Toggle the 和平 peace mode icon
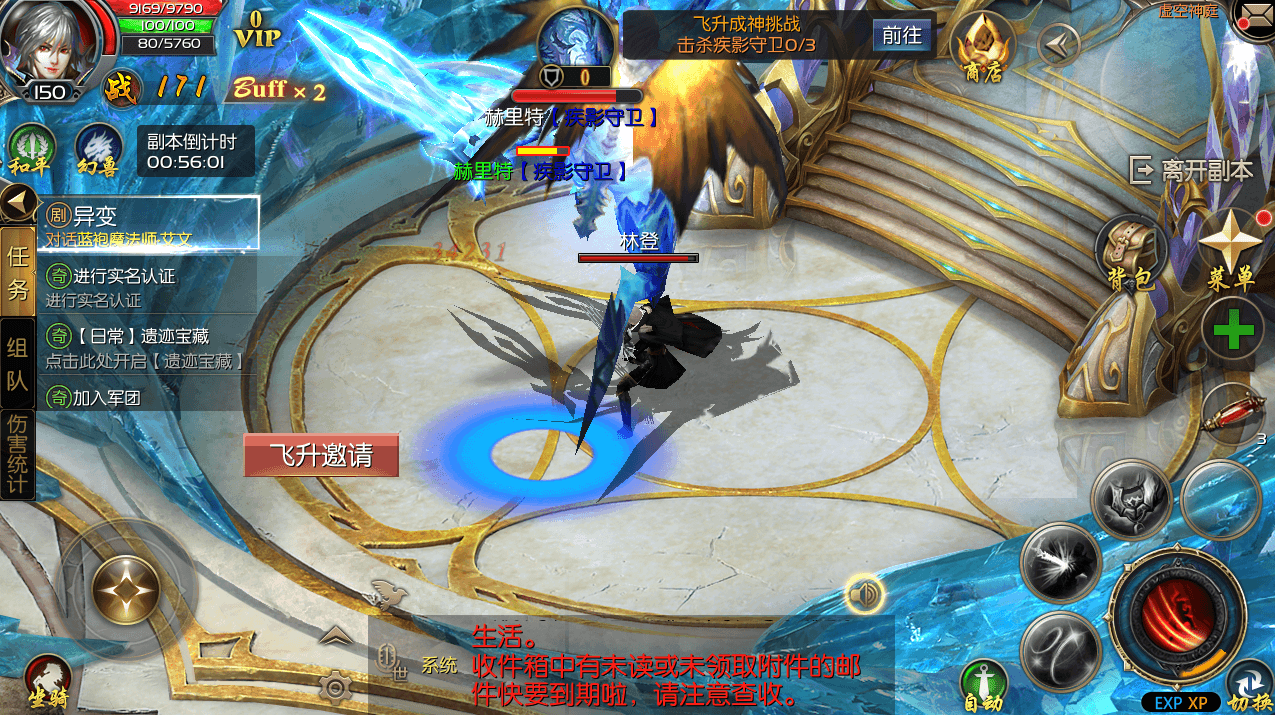This screenshot has height=715, width=1275. [30, 149]
